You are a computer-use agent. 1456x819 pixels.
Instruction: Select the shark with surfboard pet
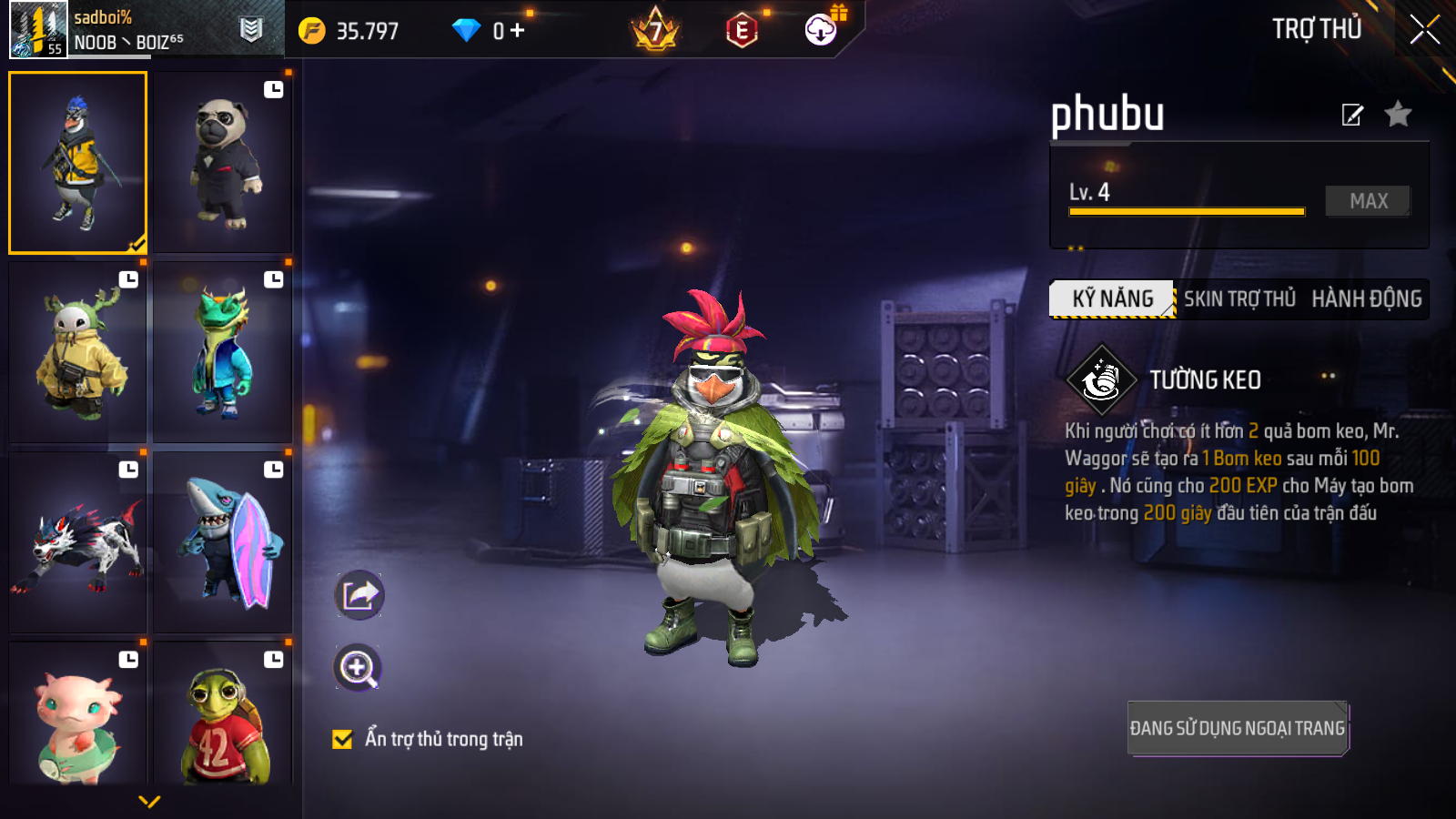pyautogui.click(x=223, y=543)
